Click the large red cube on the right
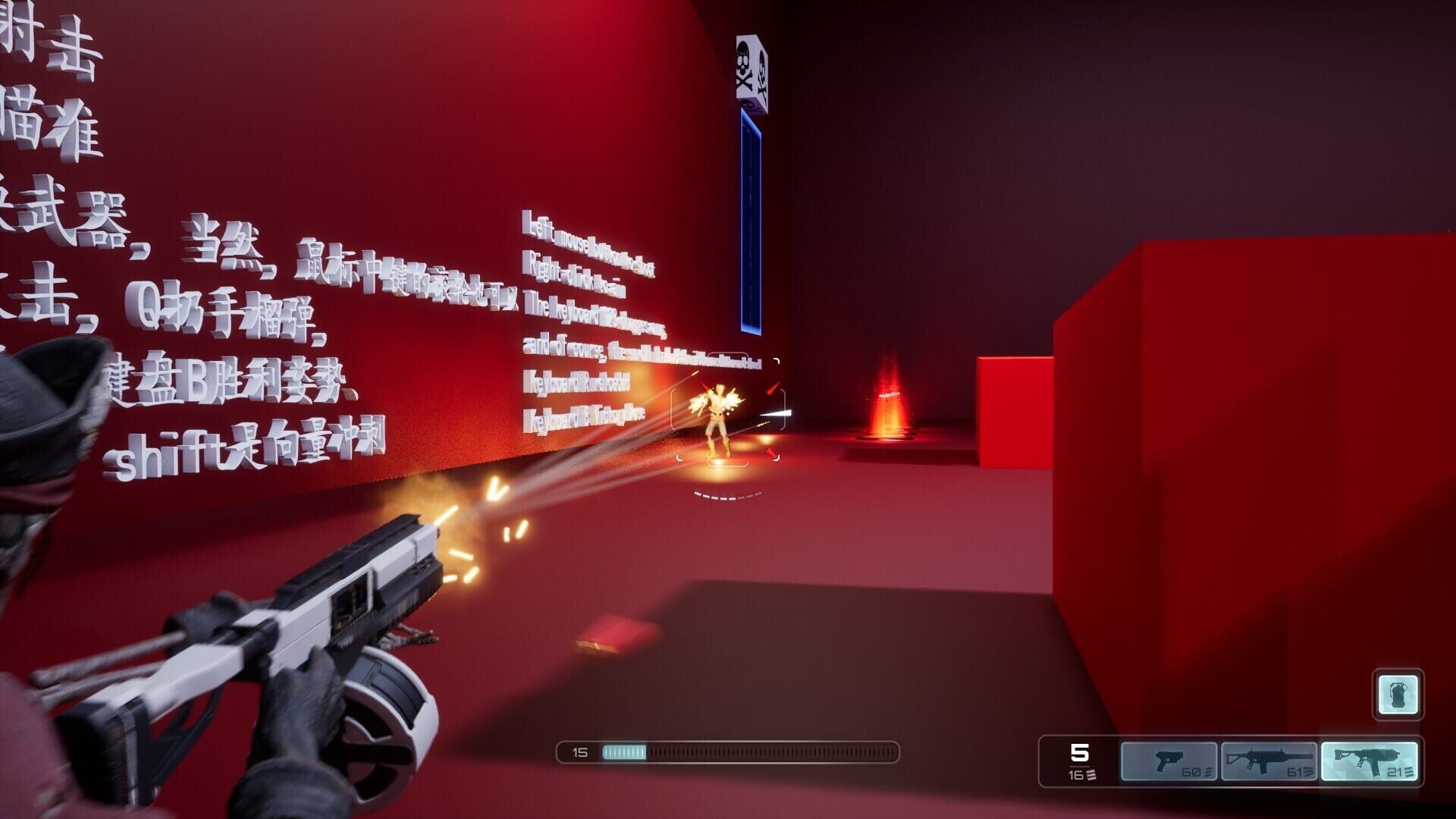This screenshot has width=1456, height=819. 1251,455
